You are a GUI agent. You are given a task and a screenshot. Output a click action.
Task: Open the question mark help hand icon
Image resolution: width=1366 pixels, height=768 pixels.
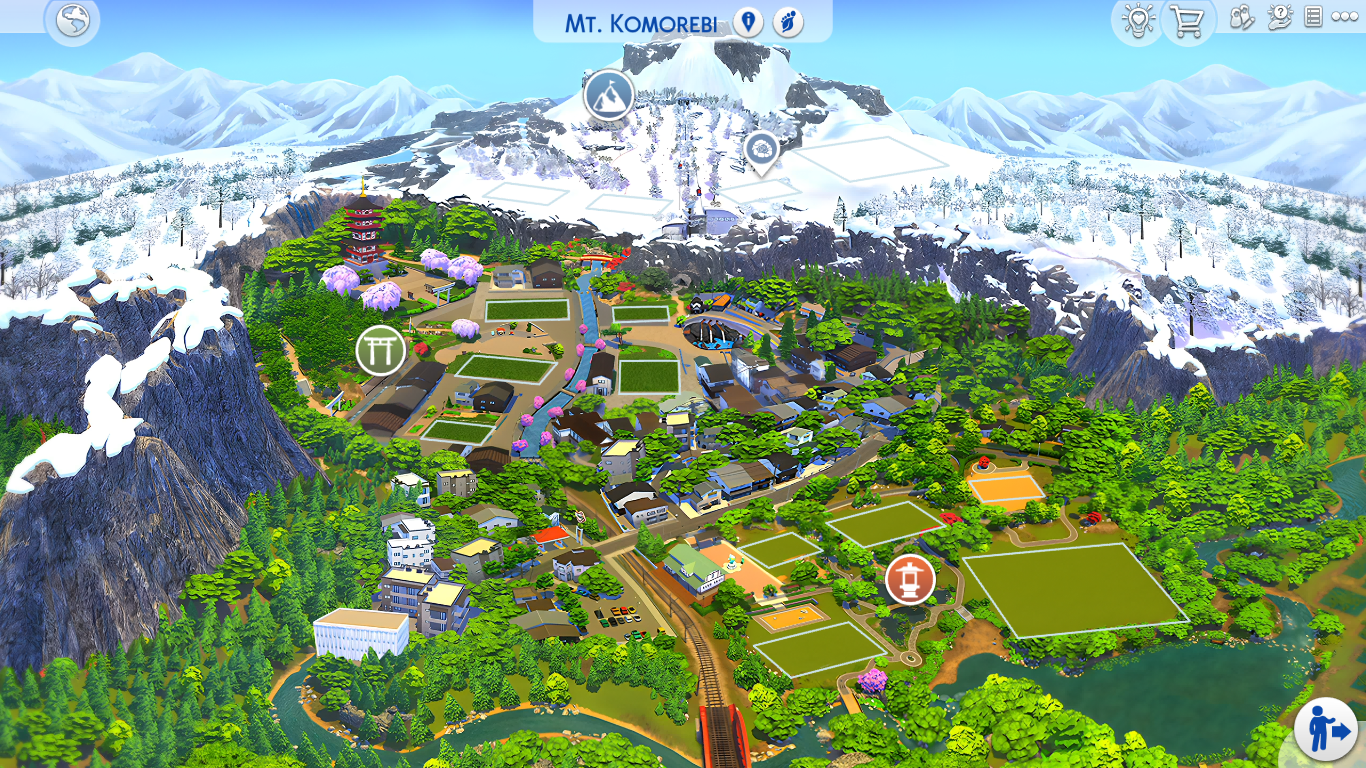(1279, 18)
